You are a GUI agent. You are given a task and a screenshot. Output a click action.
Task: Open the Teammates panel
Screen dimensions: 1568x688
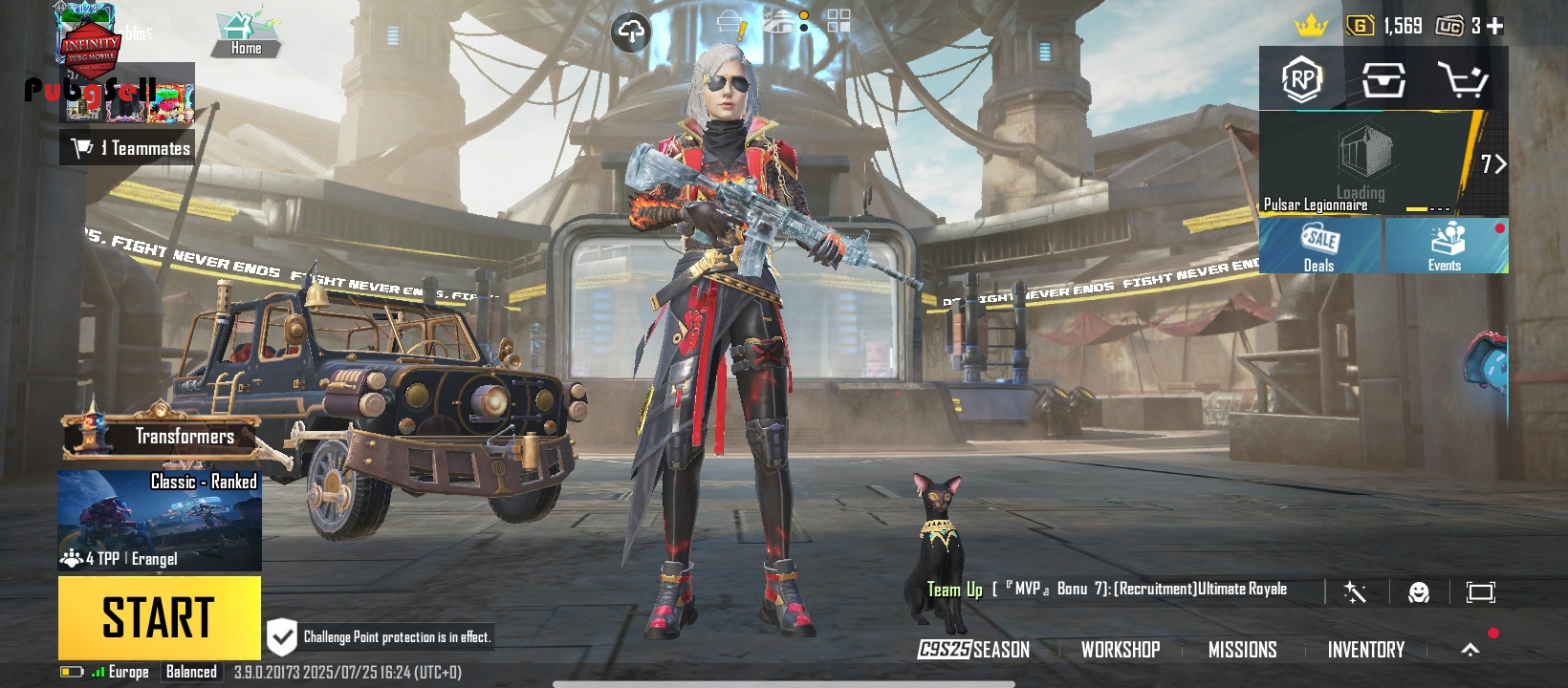point(129,148)
